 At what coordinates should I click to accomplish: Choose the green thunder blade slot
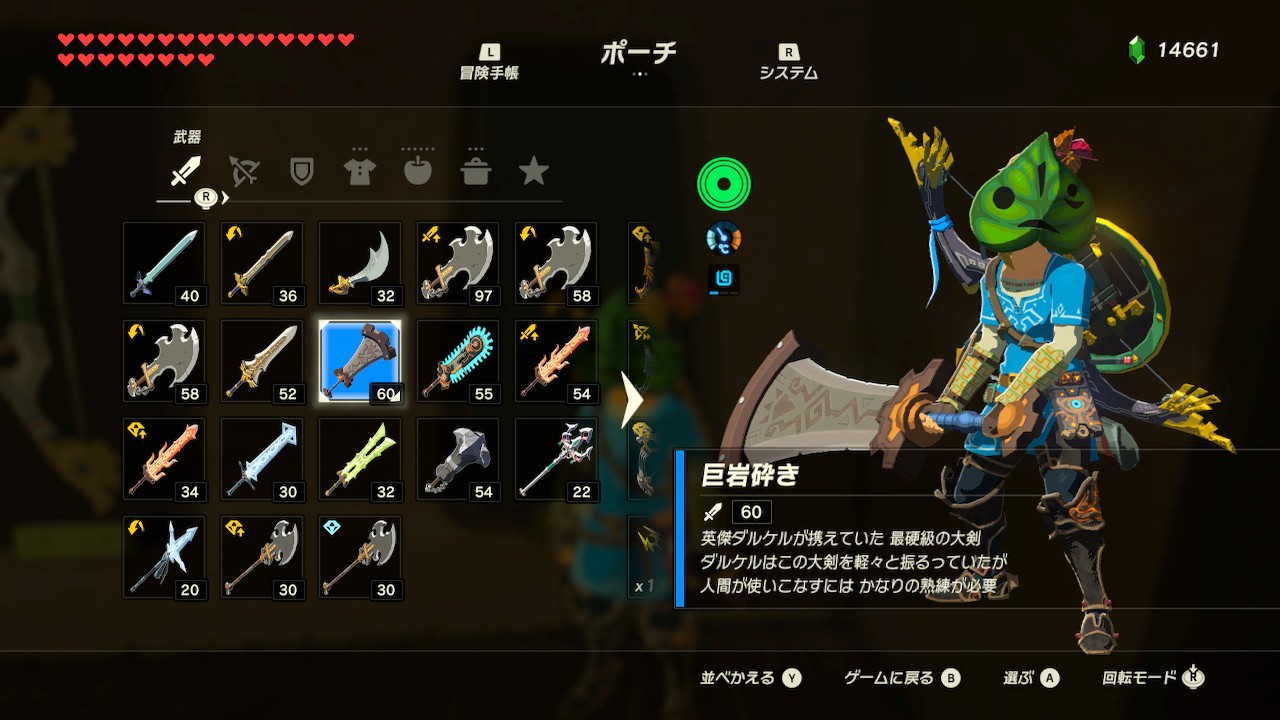pos(360,459)
